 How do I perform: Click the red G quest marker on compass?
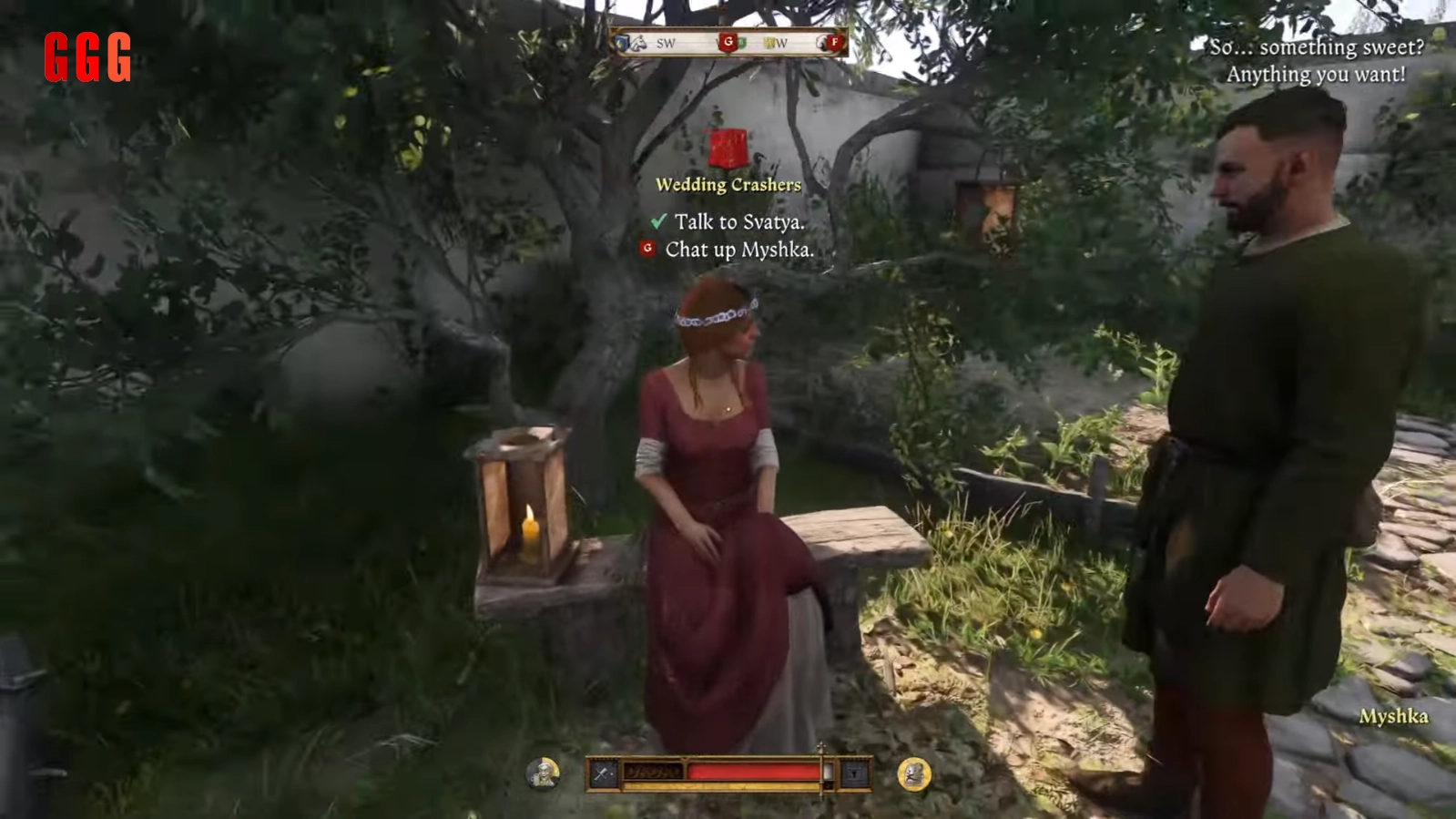(x=728, y=42)
